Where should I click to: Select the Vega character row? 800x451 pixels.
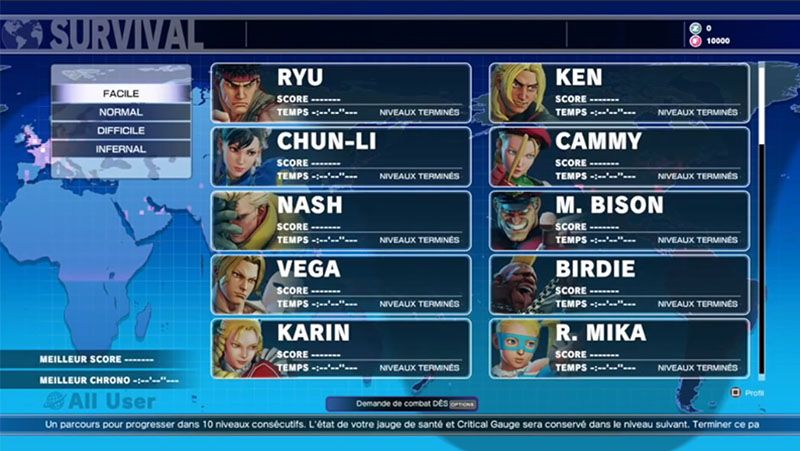coord(341,285)
